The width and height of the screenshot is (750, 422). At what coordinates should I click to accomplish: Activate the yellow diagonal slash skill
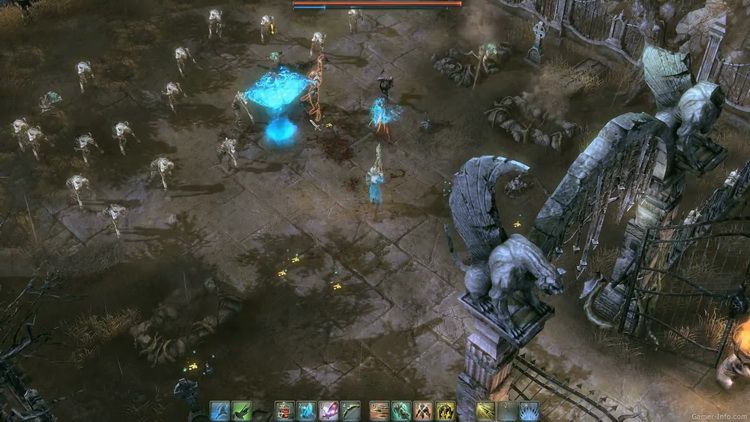pos(486,411)
